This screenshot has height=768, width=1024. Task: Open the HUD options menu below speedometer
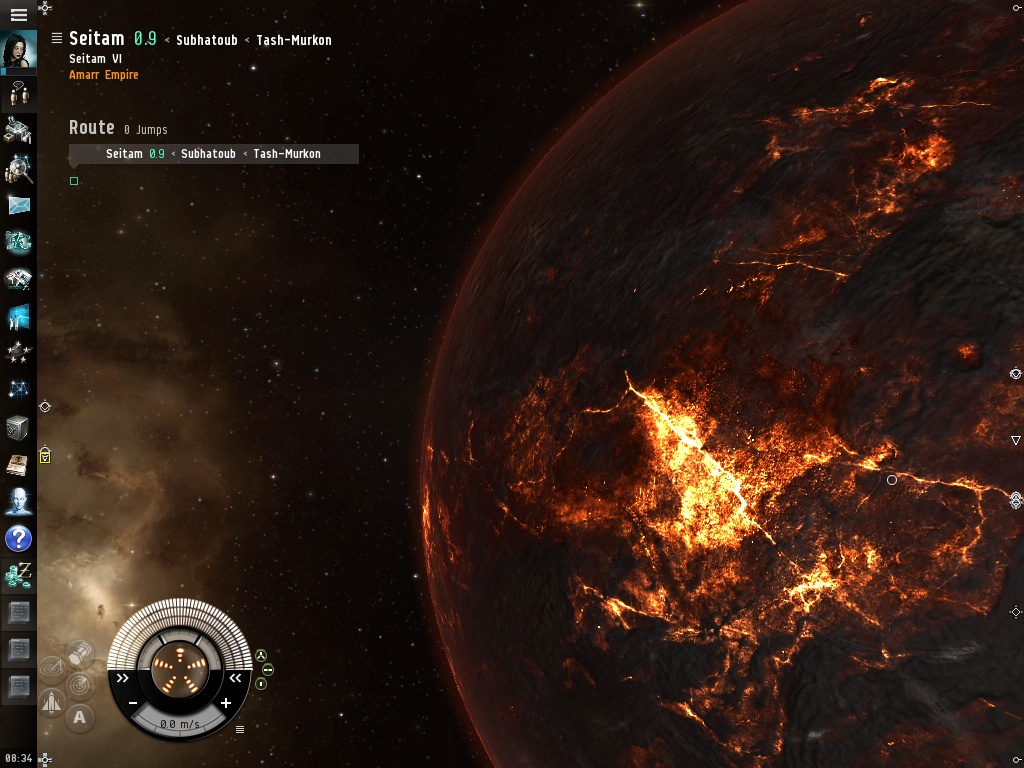click(x=240, y=729)
